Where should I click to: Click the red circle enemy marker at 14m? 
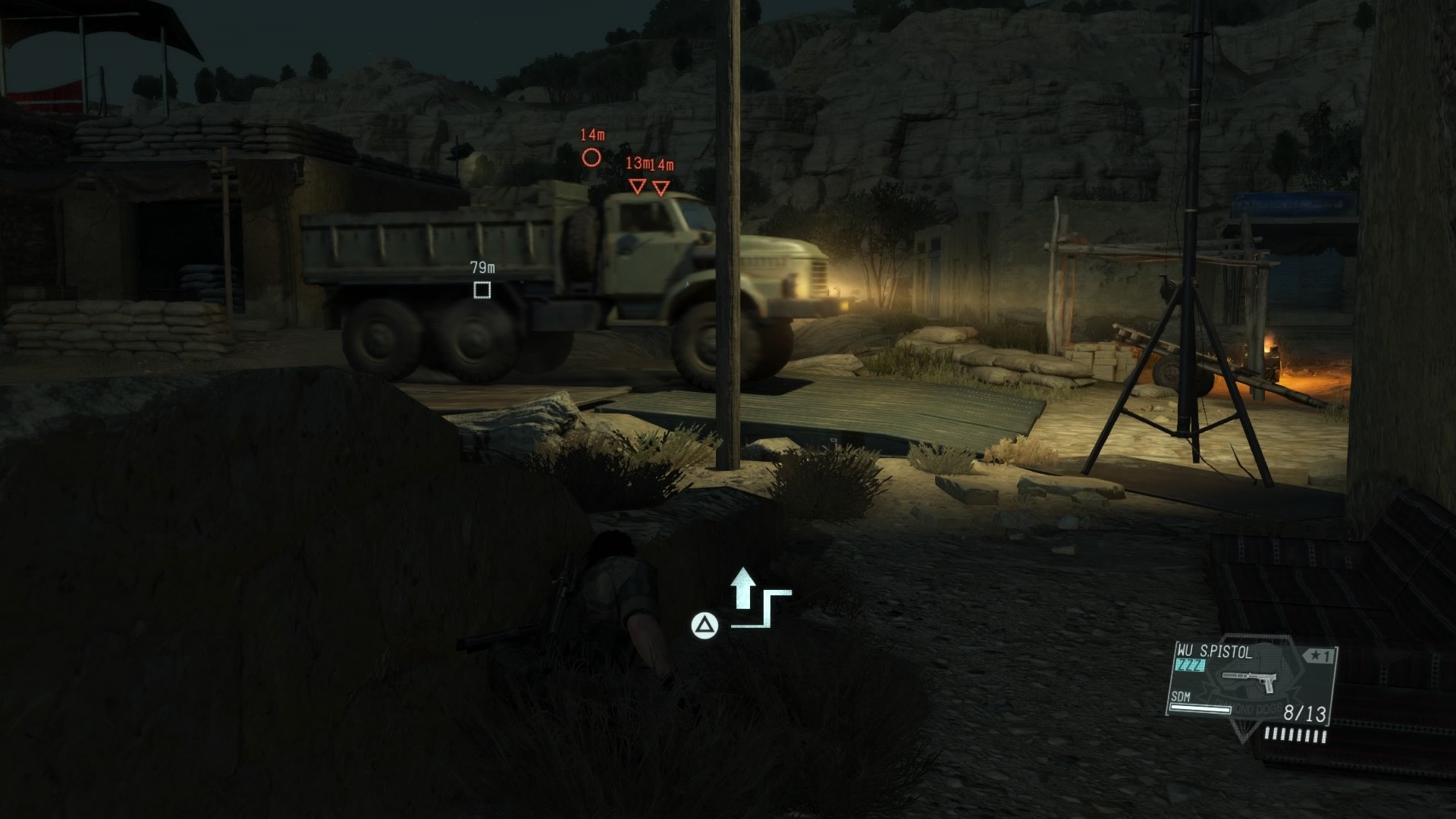(x=591, y=157)
